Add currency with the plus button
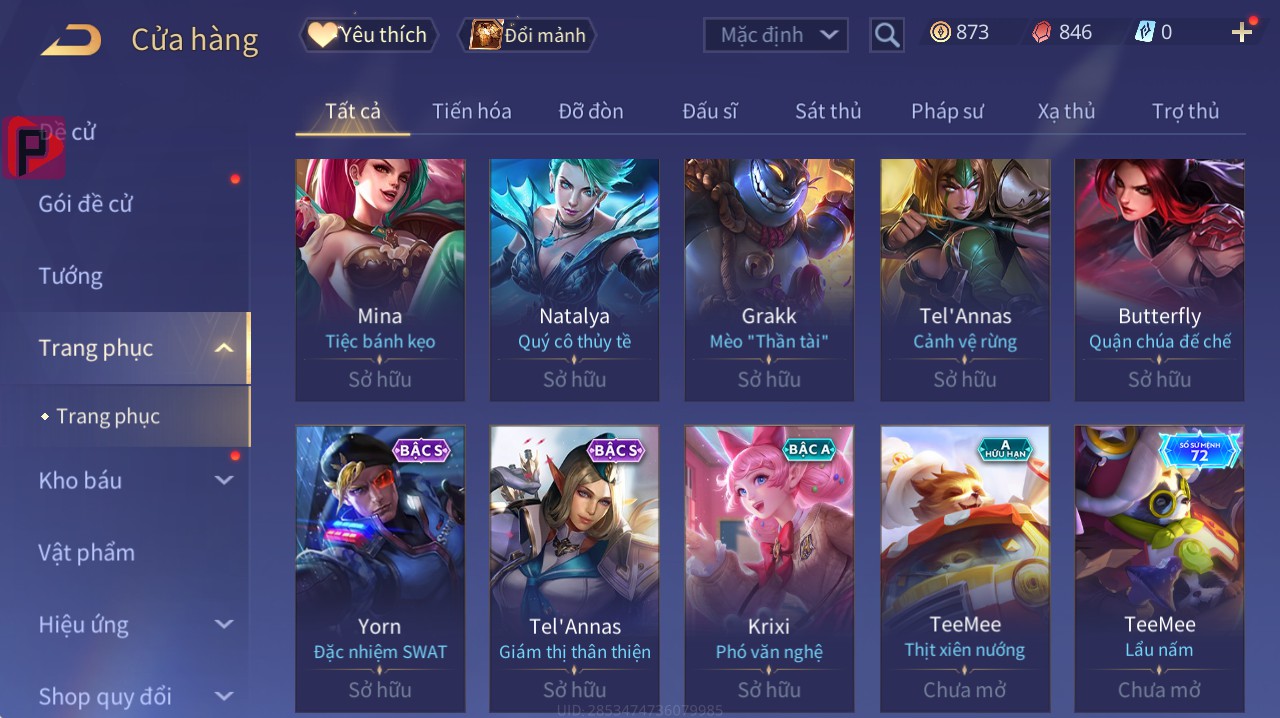This screenshot has width=1280, height=718. (1241, 33)
